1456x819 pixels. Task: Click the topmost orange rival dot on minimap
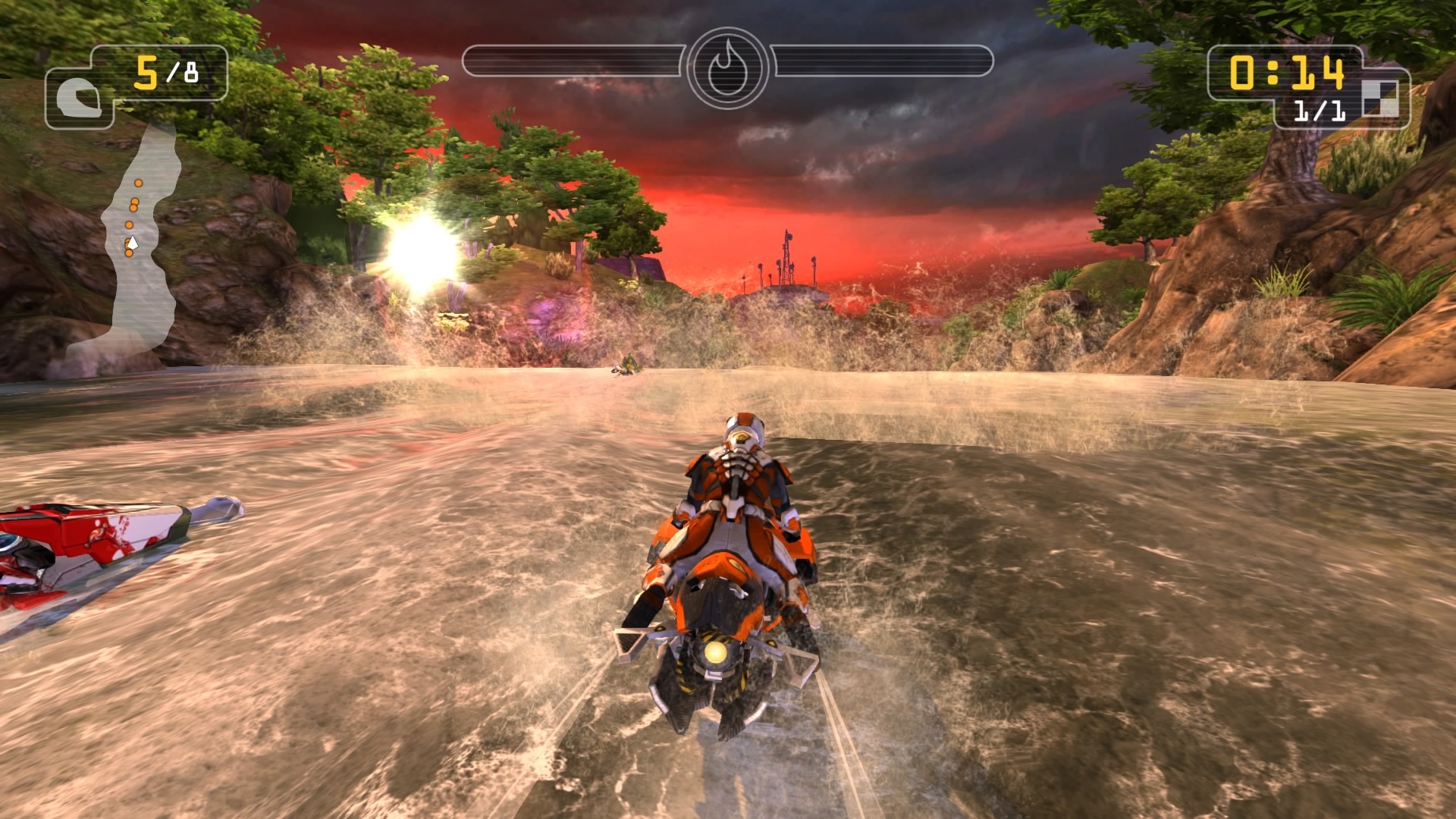[138, 182]
